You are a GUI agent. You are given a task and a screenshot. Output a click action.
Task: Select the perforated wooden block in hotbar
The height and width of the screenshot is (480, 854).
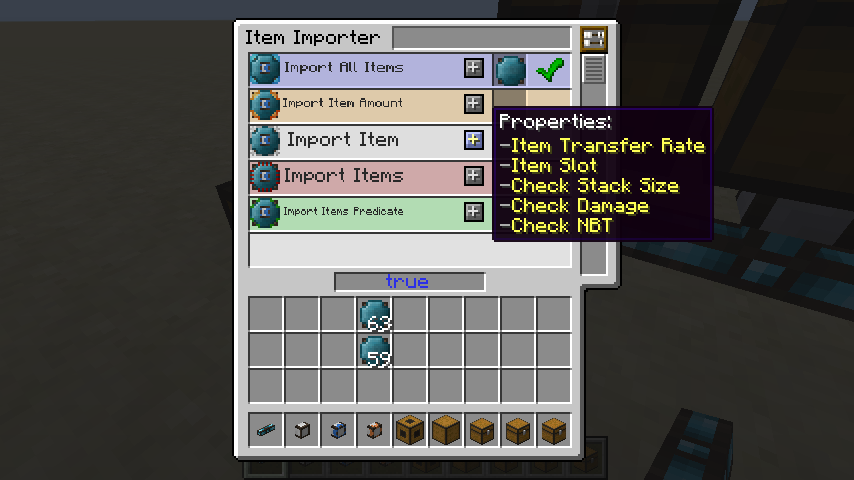pyautogui.click(x=410, y=430)
